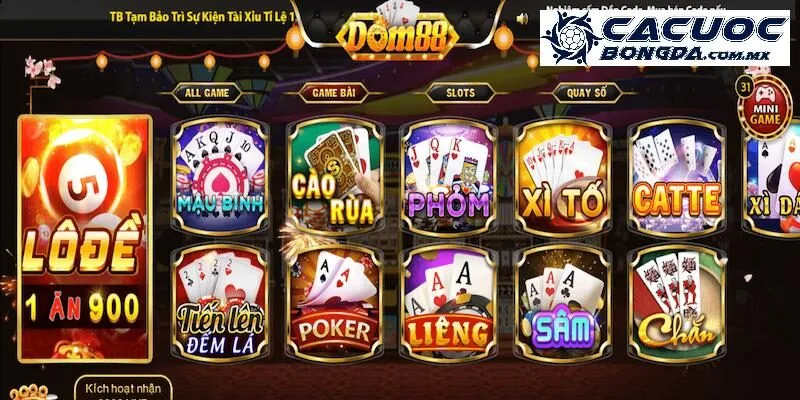Launch the Mậu Binh card game

pos(220,176)
